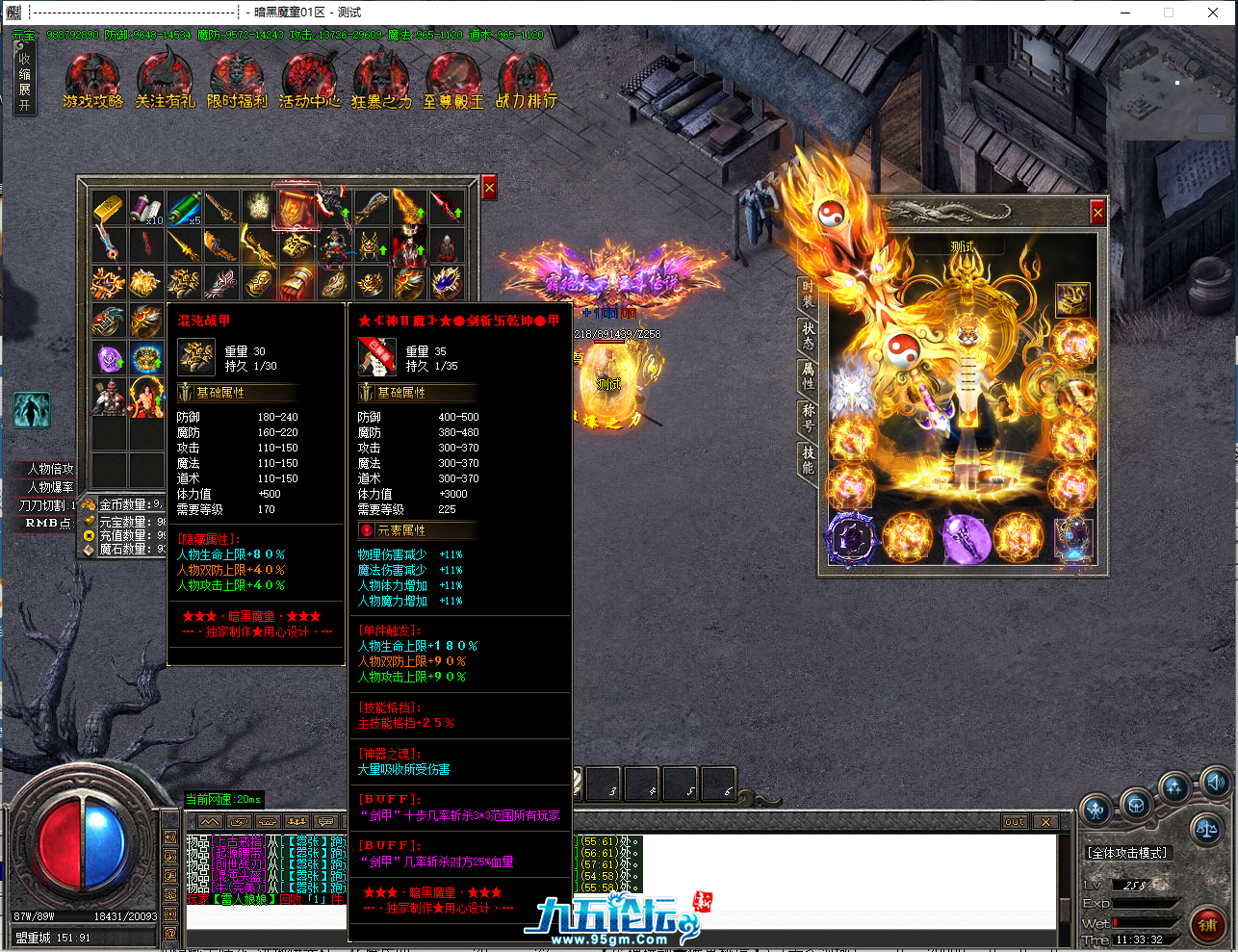Open the 限时福利 limited-time benefits

[237, 81]
